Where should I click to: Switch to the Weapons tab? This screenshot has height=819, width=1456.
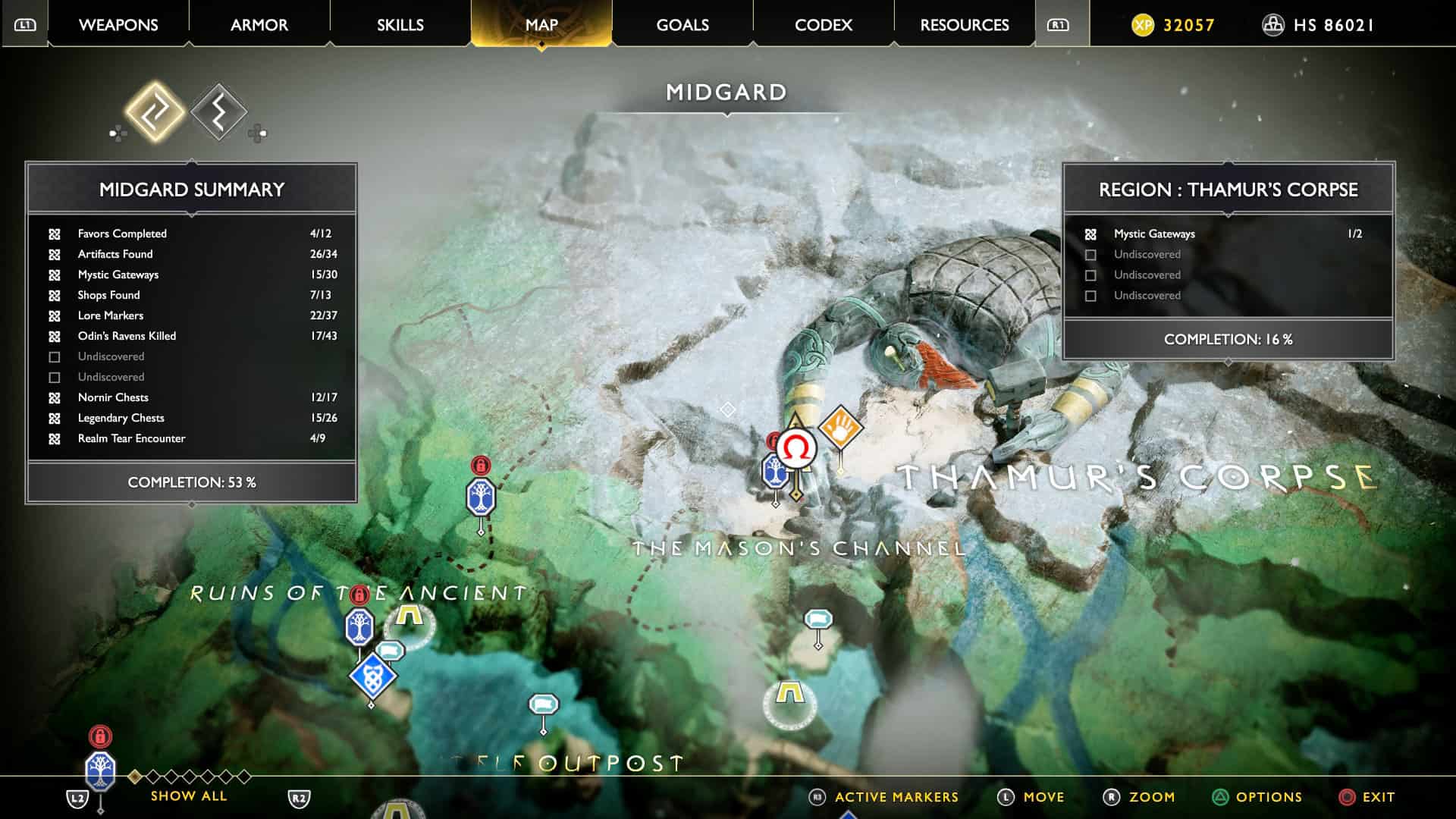[x=118, y=25]
